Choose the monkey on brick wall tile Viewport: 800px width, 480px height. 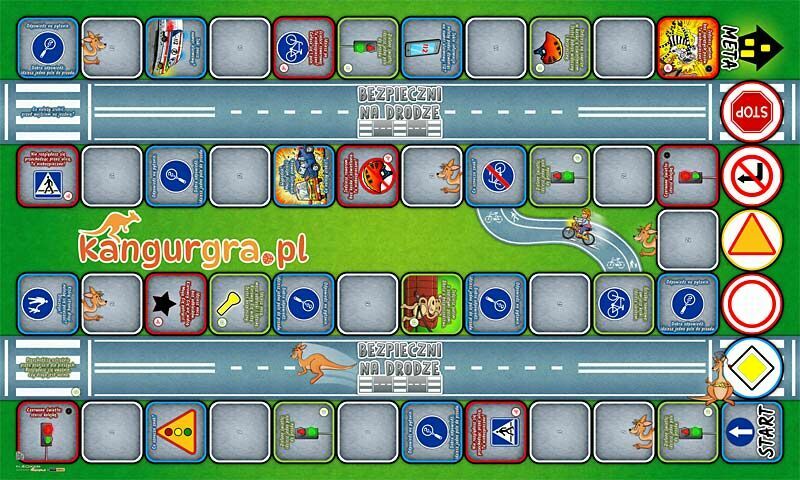[x=432, y=303]
